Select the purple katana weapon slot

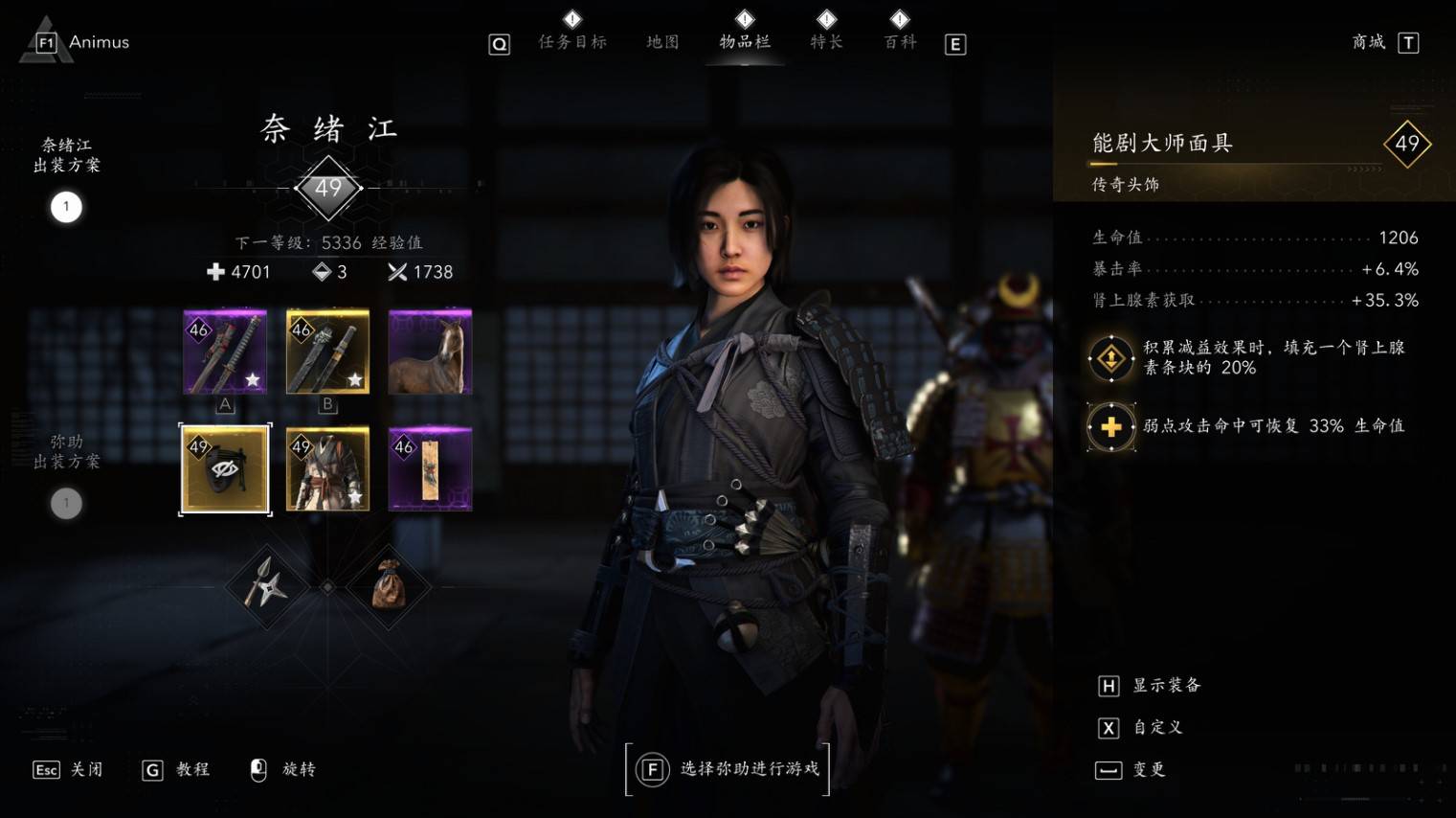pyautogui.click(x=225, y=352)
